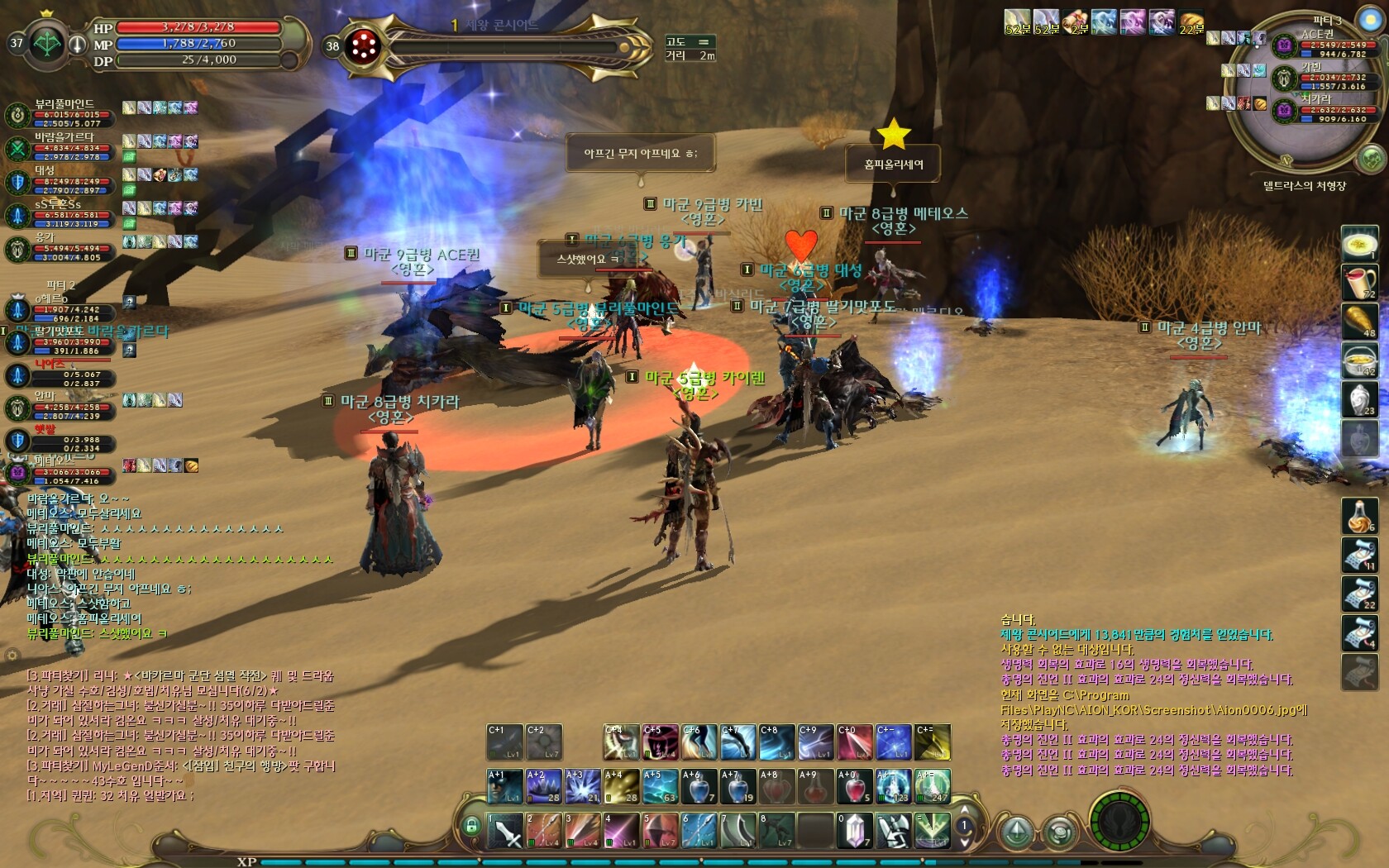Cast the A+3 ice burst skill
The width and height of the screenshot is (1389, 868).
point(582,786)
